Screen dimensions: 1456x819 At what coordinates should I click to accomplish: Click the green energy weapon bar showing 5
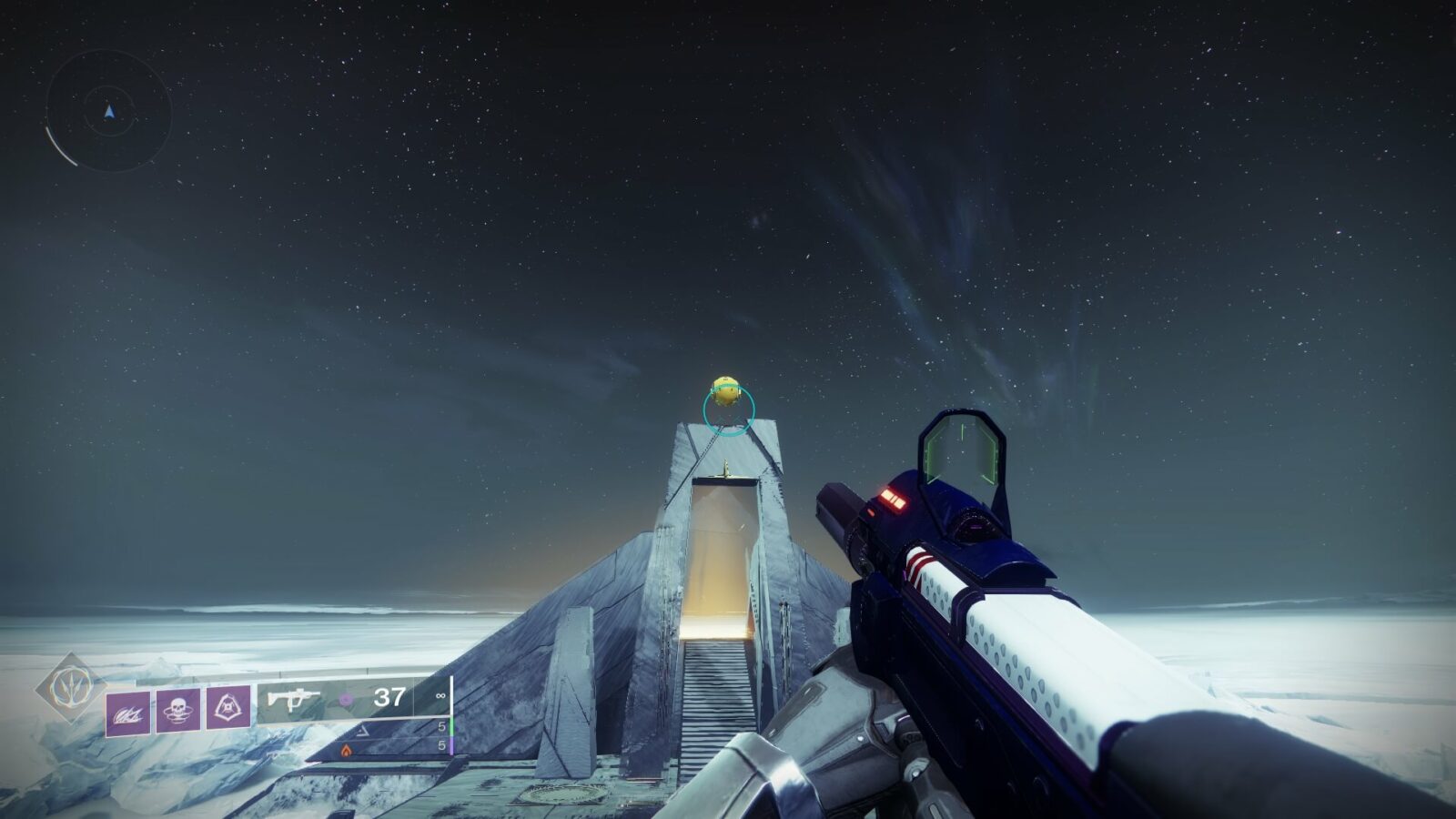click(x=450, y=725)
